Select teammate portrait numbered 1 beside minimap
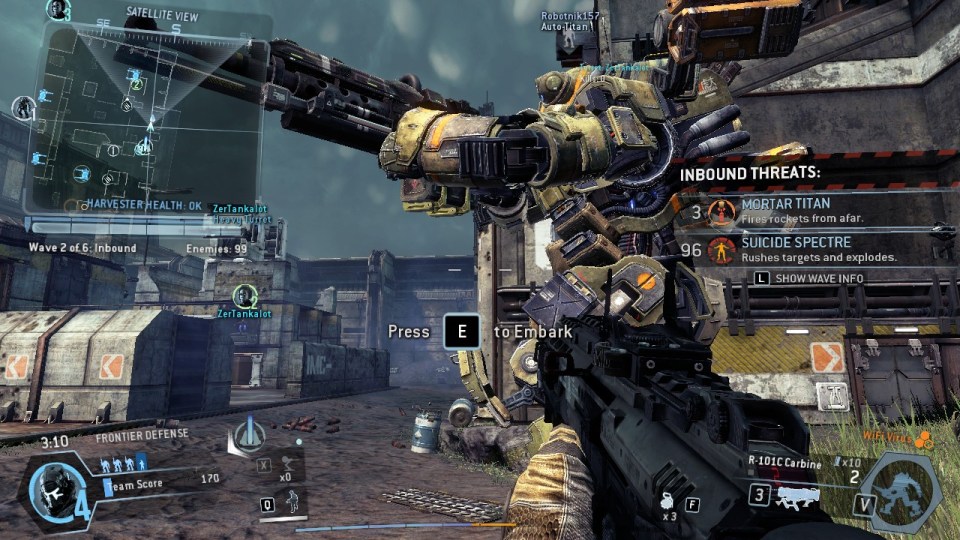This screenshot has width=960, height=540. [22, 108]
